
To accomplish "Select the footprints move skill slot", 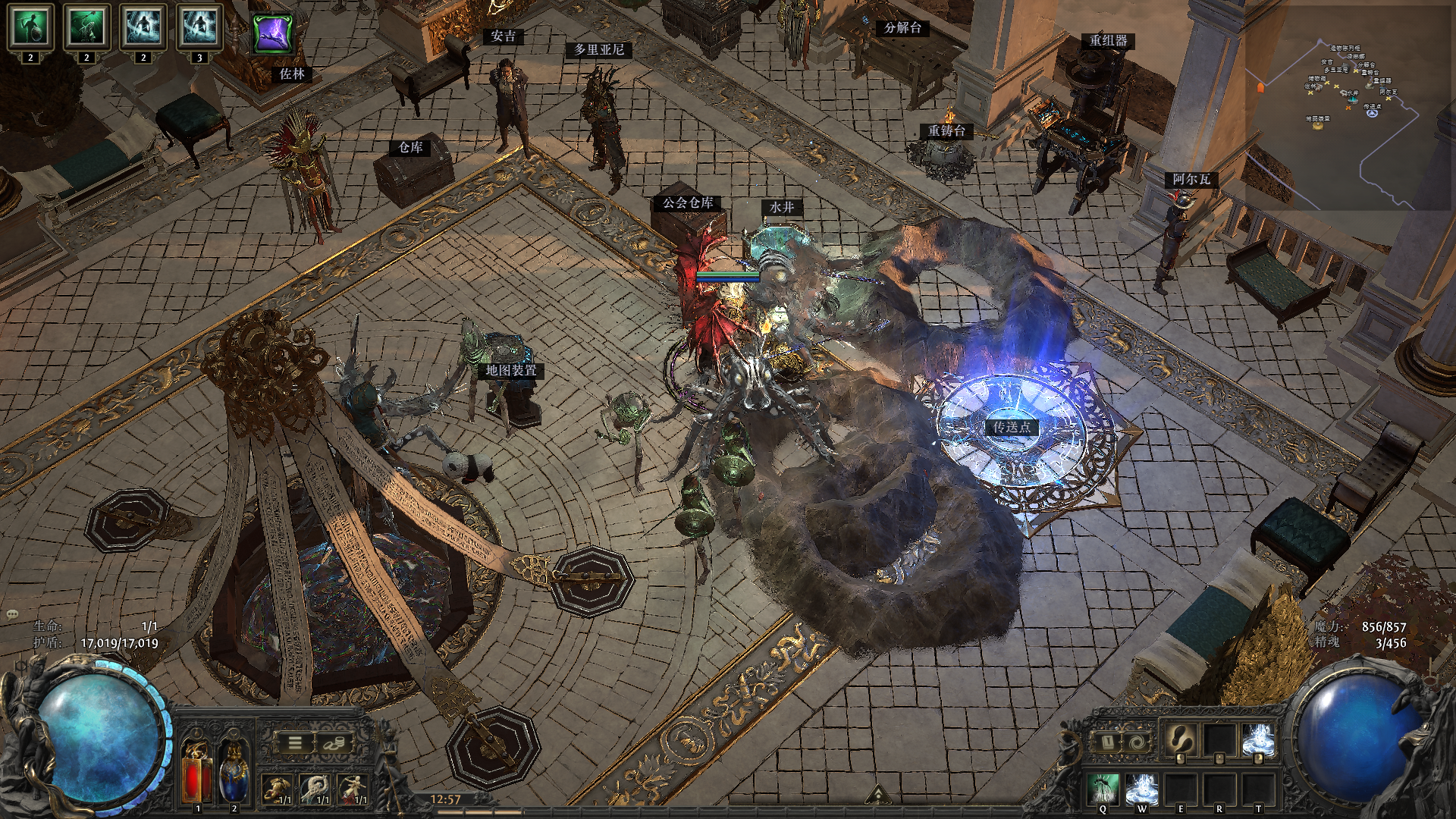I will 1181,739.
